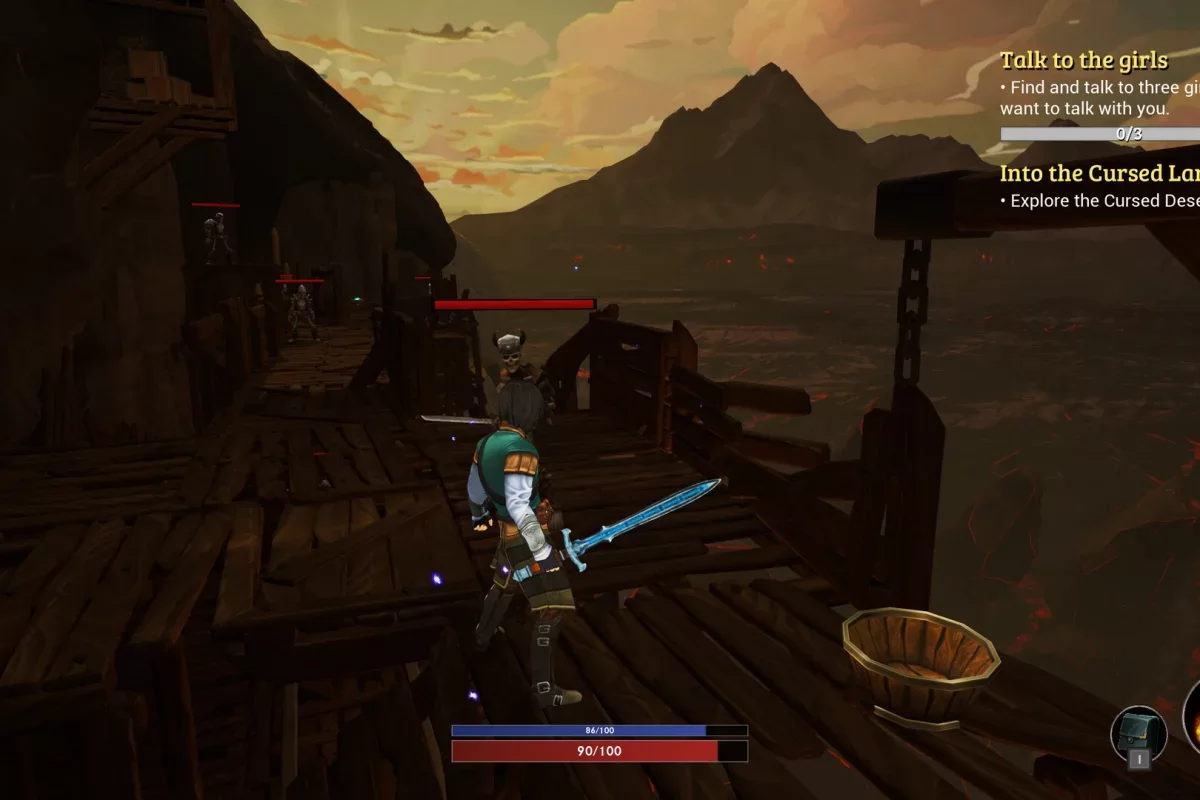
Task: Select the "Talk to the girls" quest title
Action: point(1084,60)
